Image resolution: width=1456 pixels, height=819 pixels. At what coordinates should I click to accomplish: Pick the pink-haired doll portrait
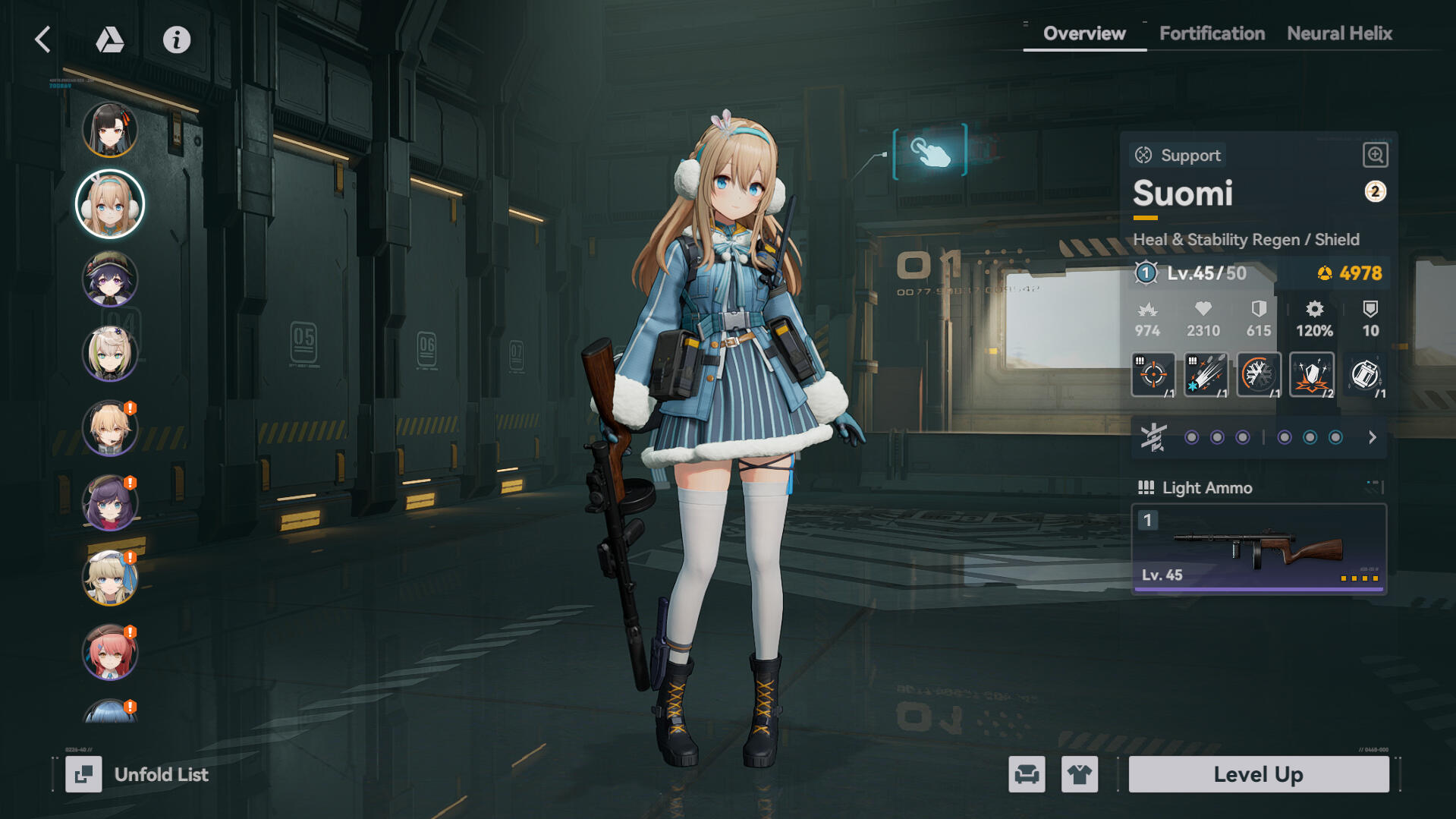pos(110,651)
